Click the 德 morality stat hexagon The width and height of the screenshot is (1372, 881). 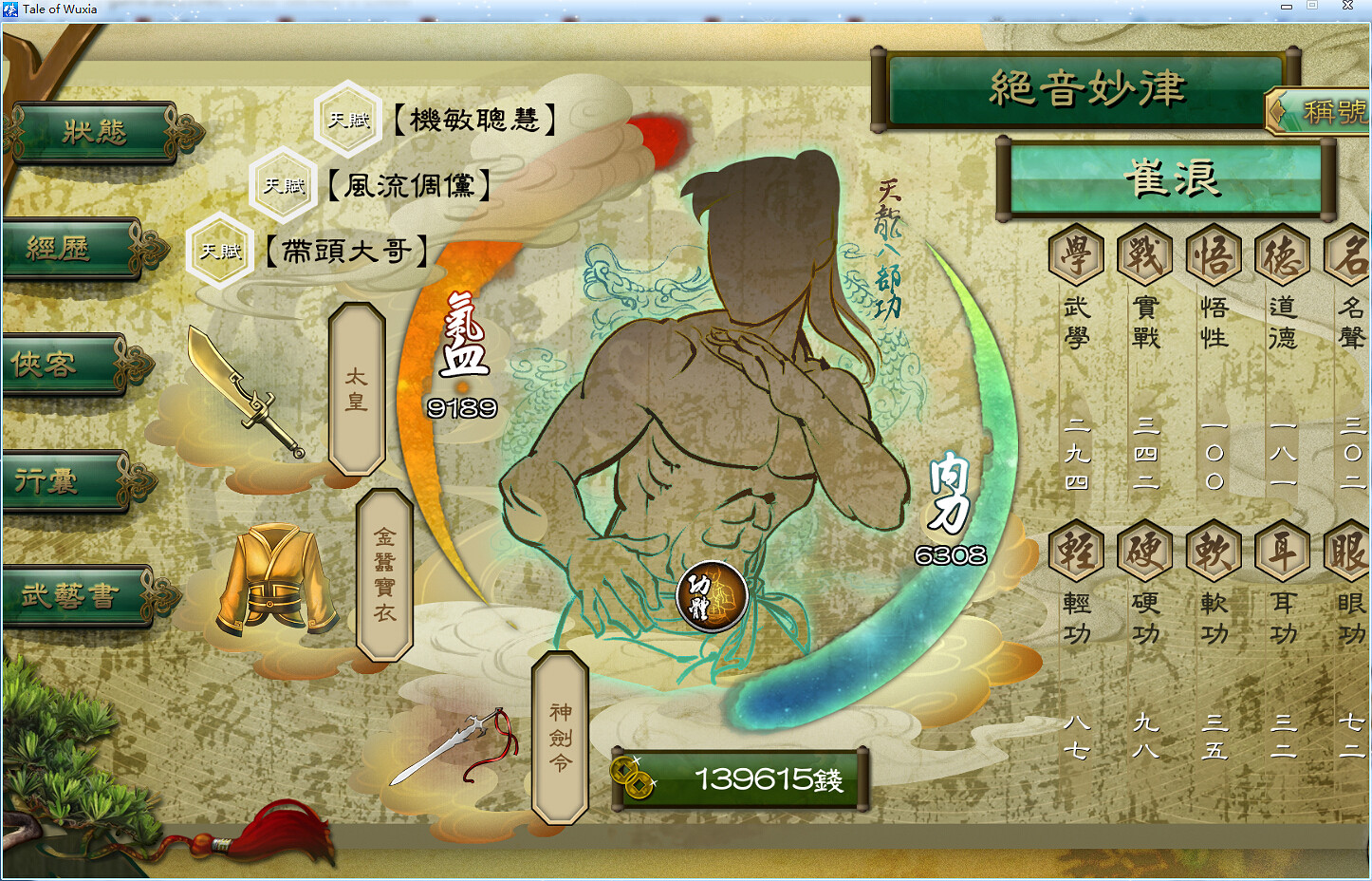[x=1282, y=254]
